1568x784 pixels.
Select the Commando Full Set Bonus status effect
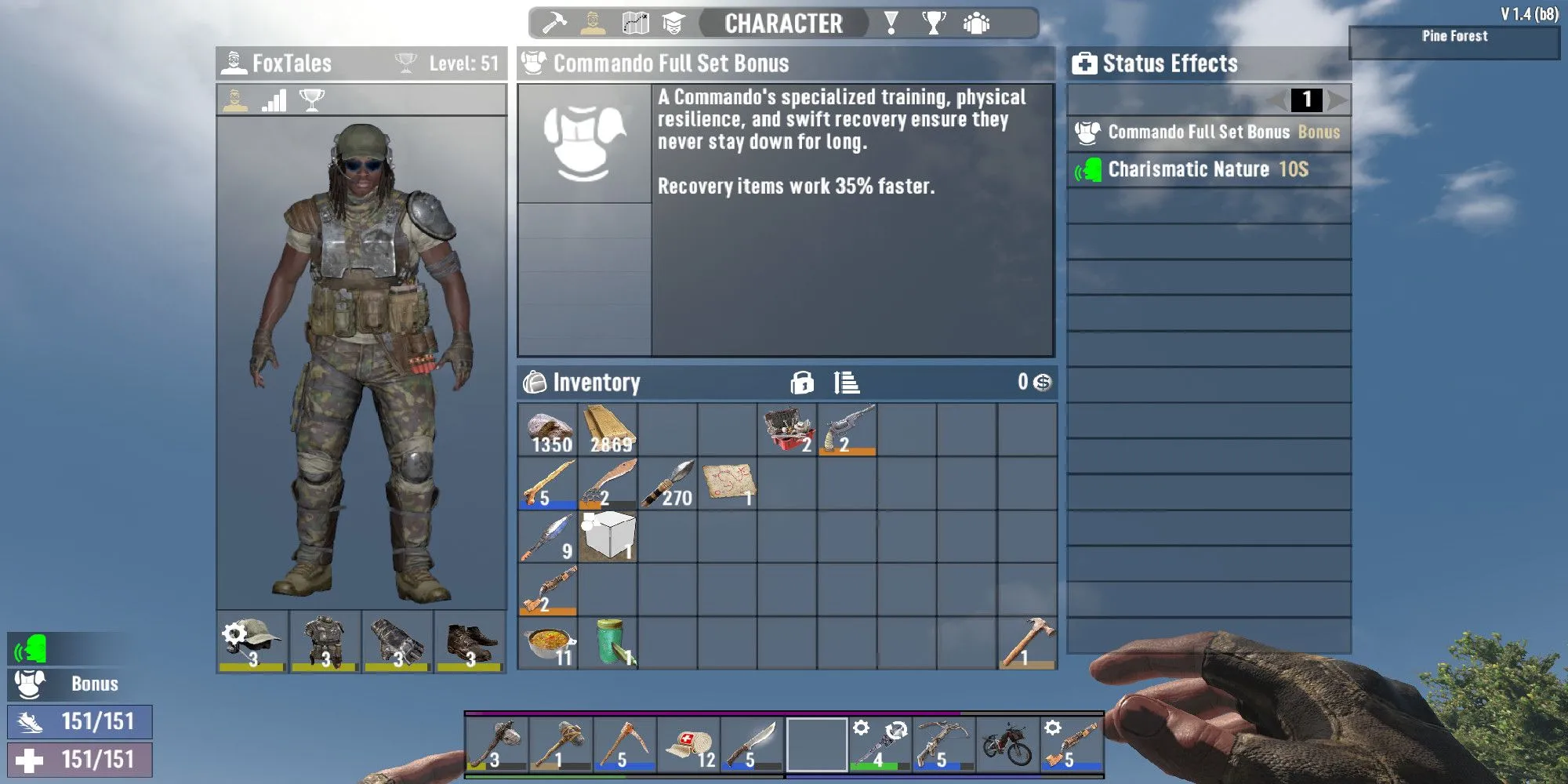coord(1209,132)
